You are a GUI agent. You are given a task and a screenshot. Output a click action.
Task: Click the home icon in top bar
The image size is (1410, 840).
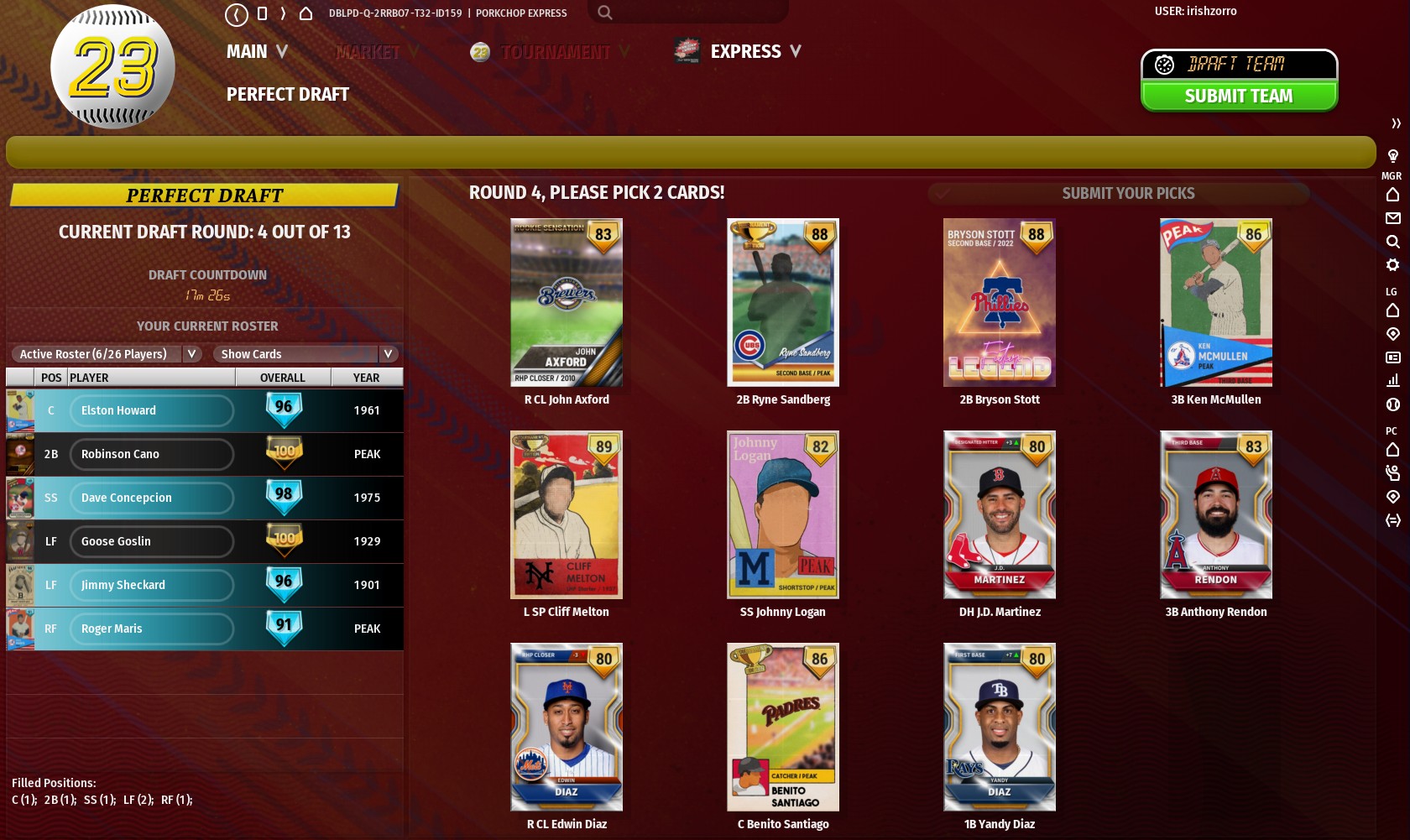(x=306, y=13)
